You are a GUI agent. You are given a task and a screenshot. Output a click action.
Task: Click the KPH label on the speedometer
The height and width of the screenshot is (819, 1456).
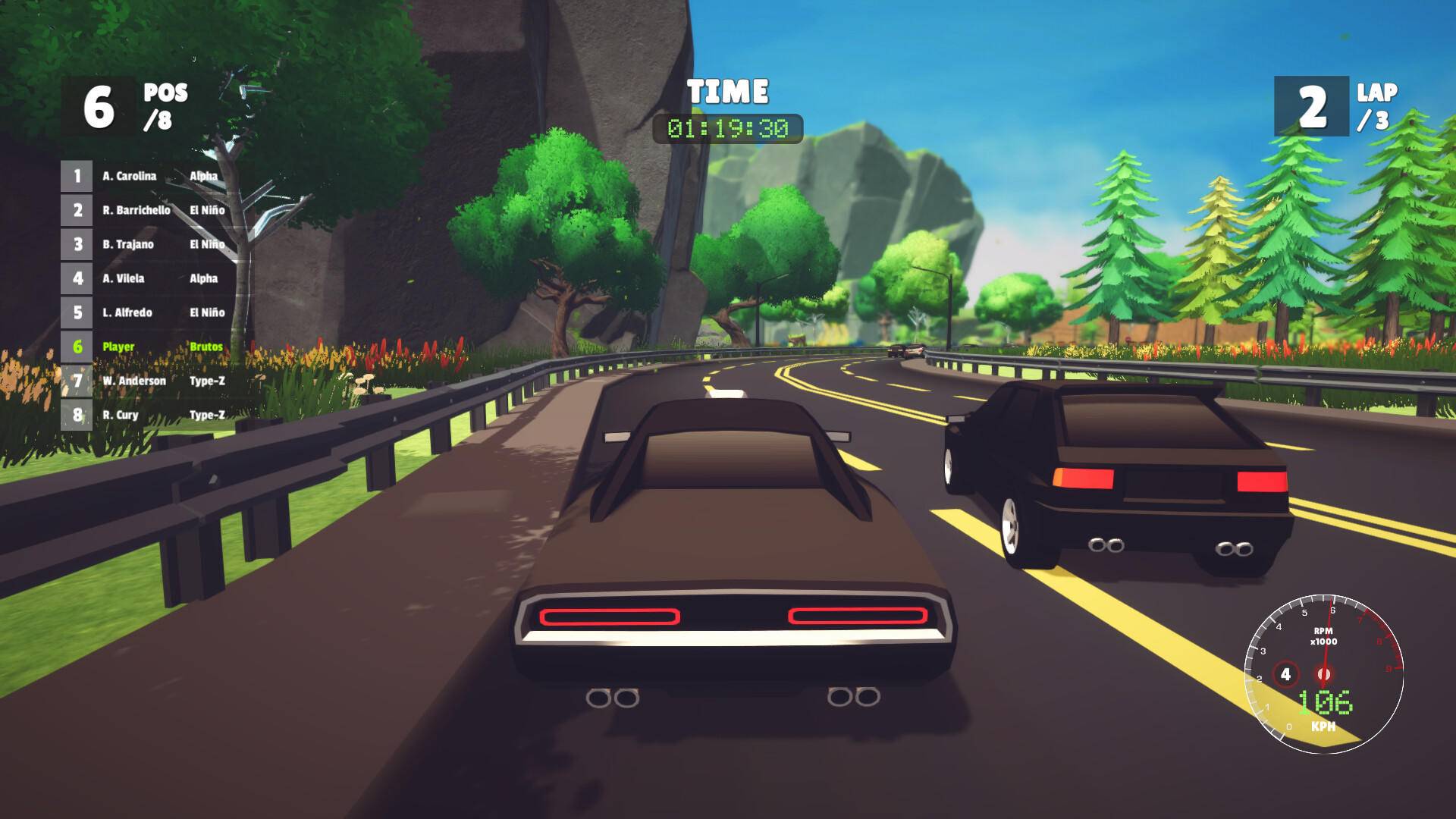click(x=1323, y=726)
